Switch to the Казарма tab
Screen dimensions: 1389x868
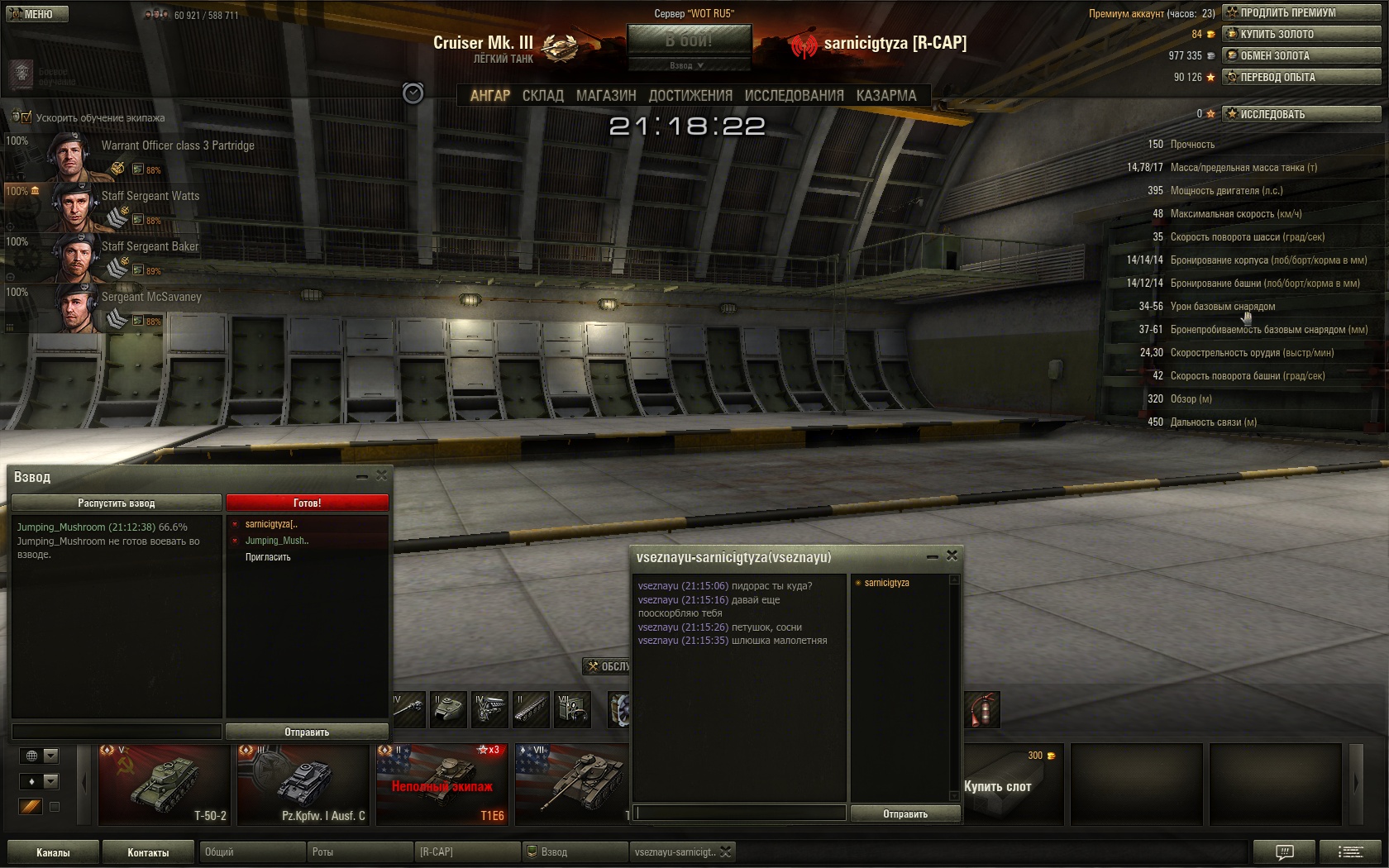coord(886,96)
